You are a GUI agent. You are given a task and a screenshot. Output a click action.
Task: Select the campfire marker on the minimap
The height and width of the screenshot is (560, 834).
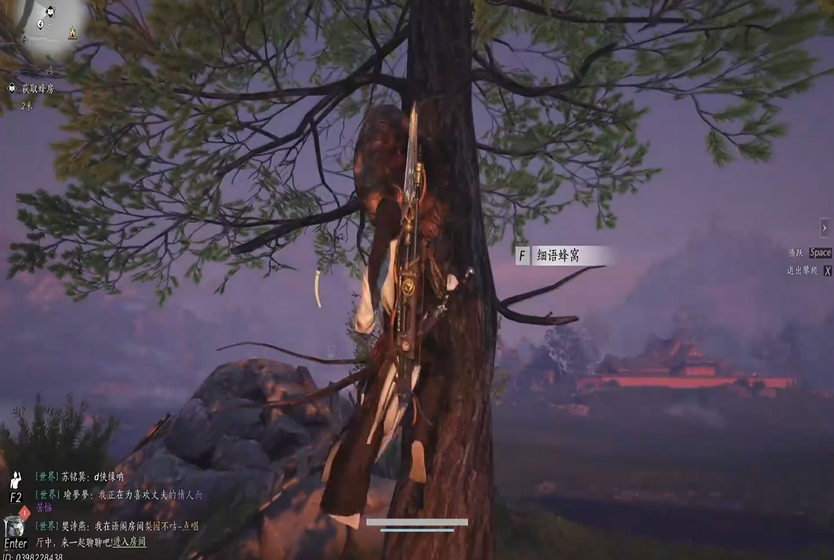72,34
